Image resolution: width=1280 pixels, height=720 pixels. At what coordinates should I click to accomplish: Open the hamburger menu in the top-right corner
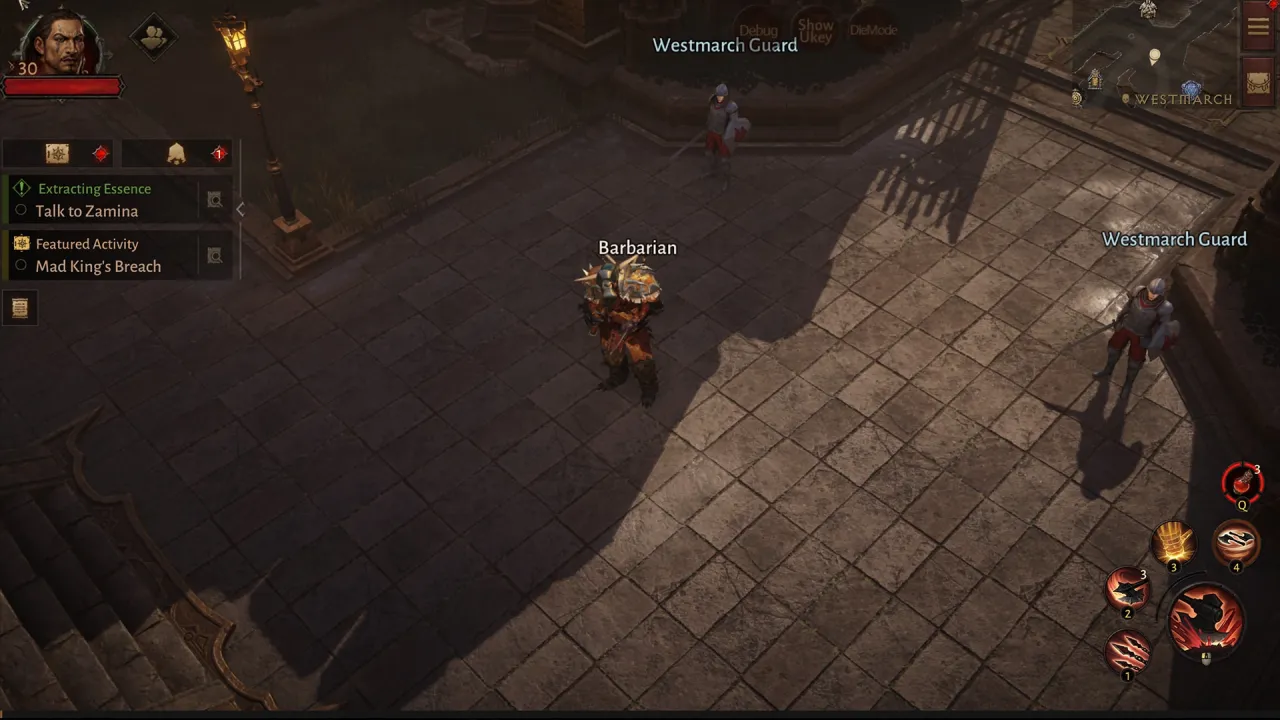pyautogui.click(x=1258, y=26)
